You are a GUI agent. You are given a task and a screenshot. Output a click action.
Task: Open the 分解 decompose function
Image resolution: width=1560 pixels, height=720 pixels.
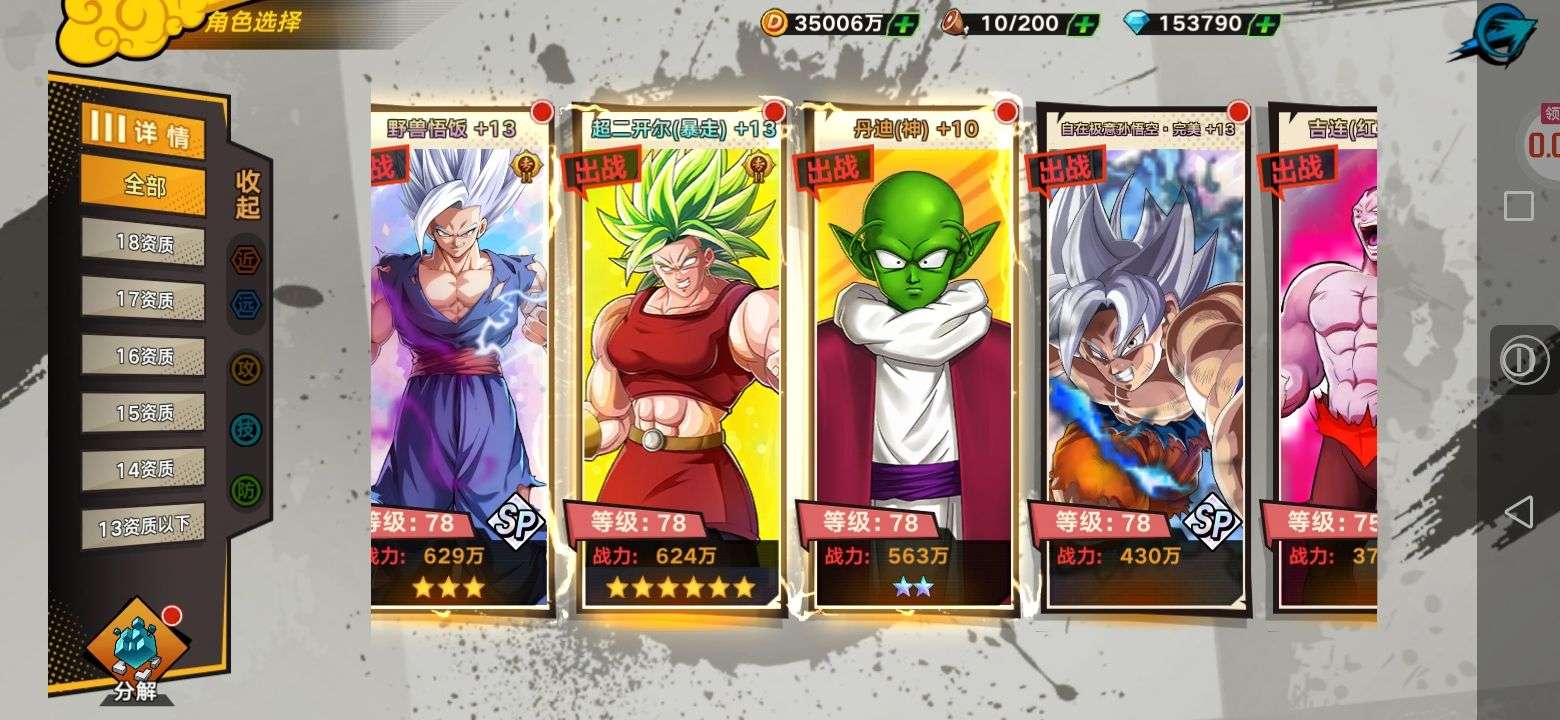135,652
